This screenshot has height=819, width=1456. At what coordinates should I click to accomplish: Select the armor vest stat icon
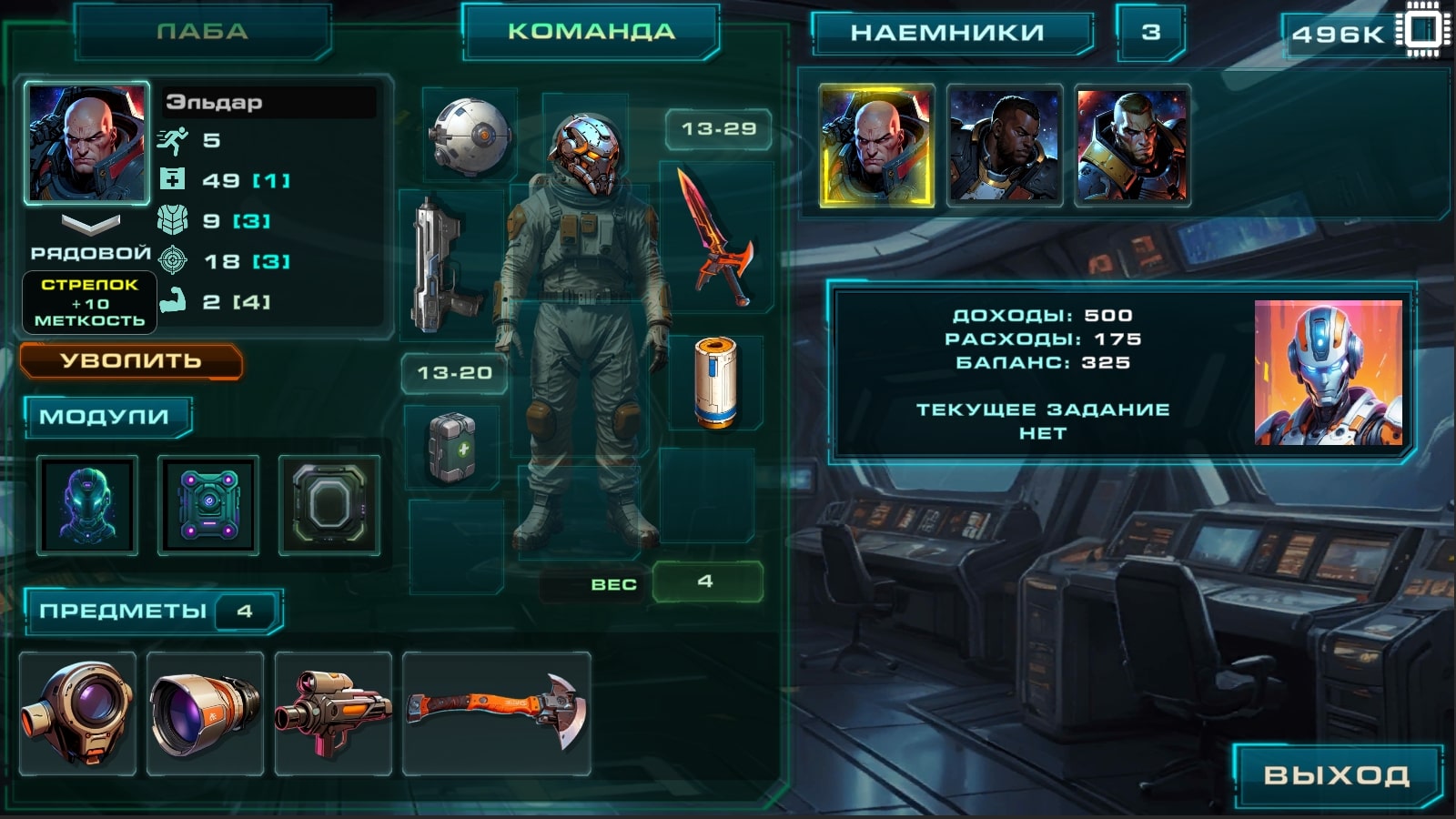175,220
